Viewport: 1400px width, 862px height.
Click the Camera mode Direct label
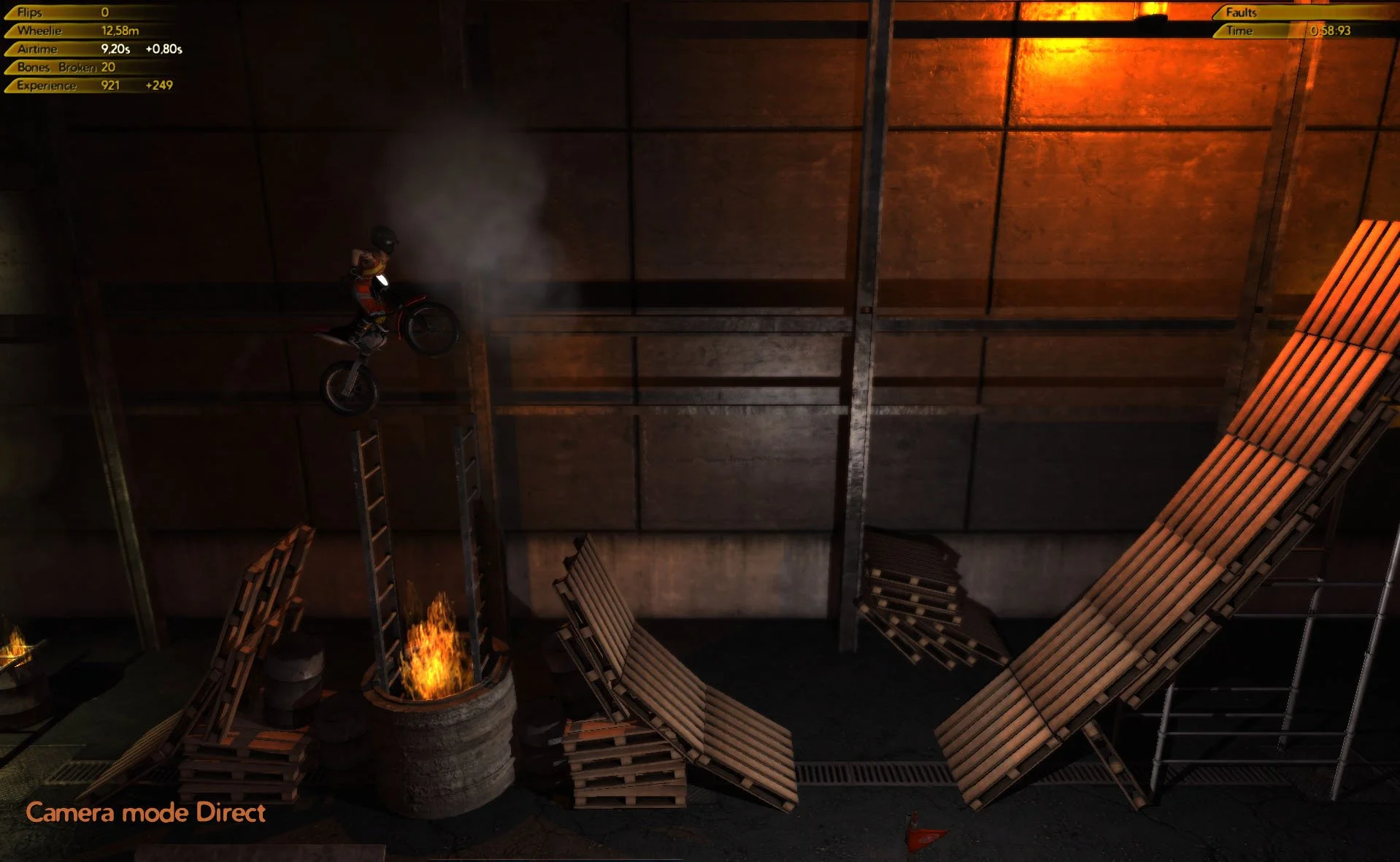pos(145,812)
